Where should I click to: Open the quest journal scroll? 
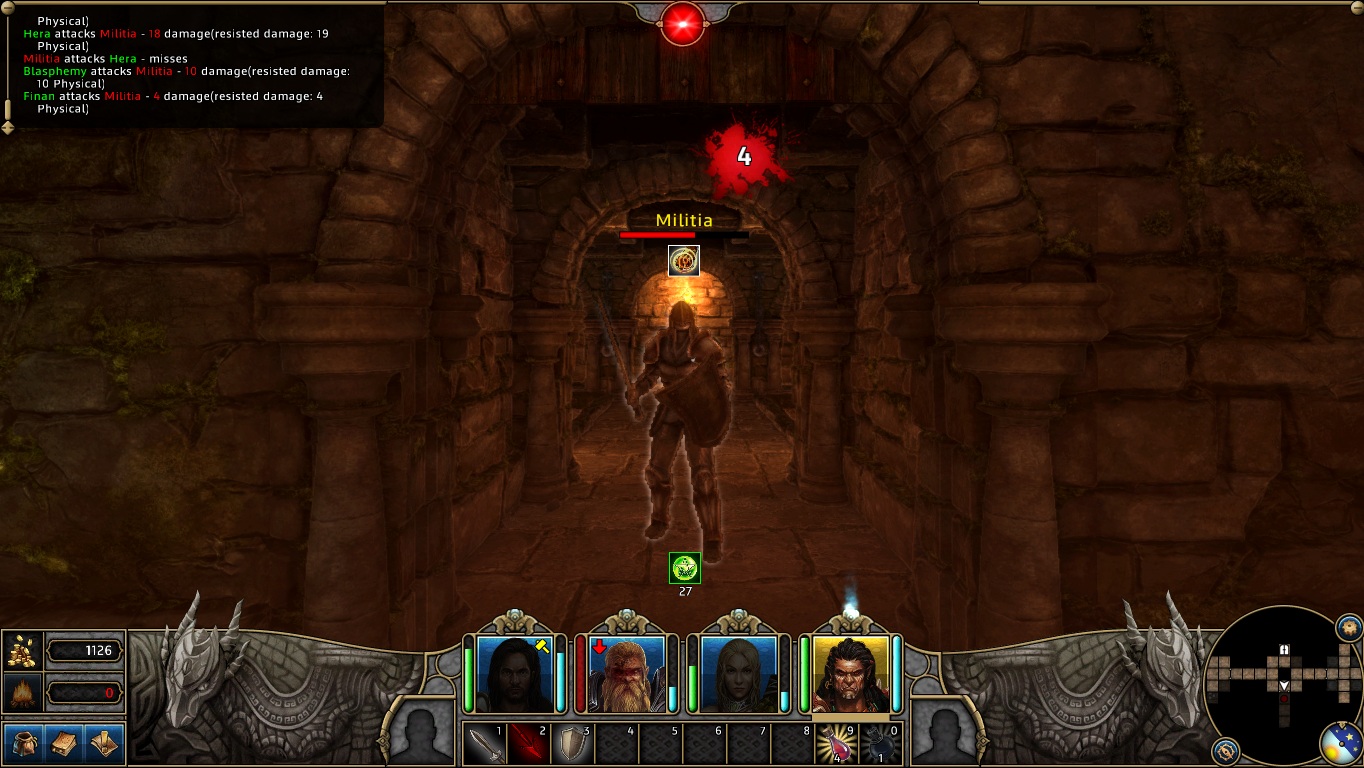104,743
